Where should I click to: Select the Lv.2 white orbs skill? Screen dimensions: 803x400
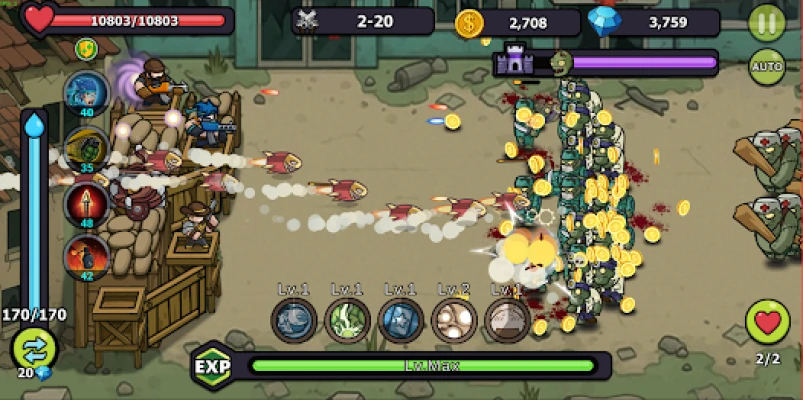coord(454,320)
